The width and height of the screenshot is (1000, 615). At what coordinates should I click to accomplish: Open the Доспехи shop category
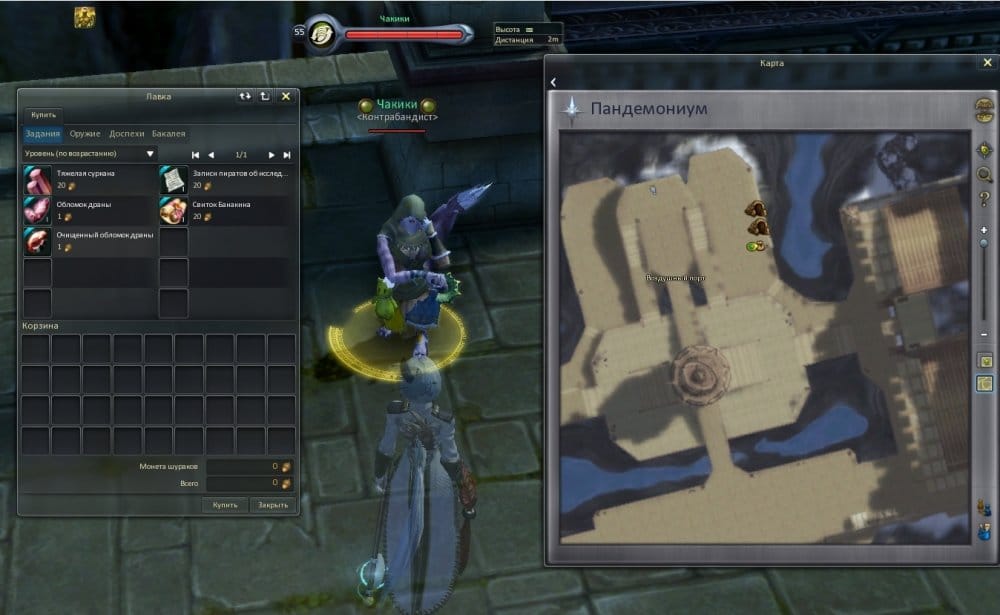(127, 133)
